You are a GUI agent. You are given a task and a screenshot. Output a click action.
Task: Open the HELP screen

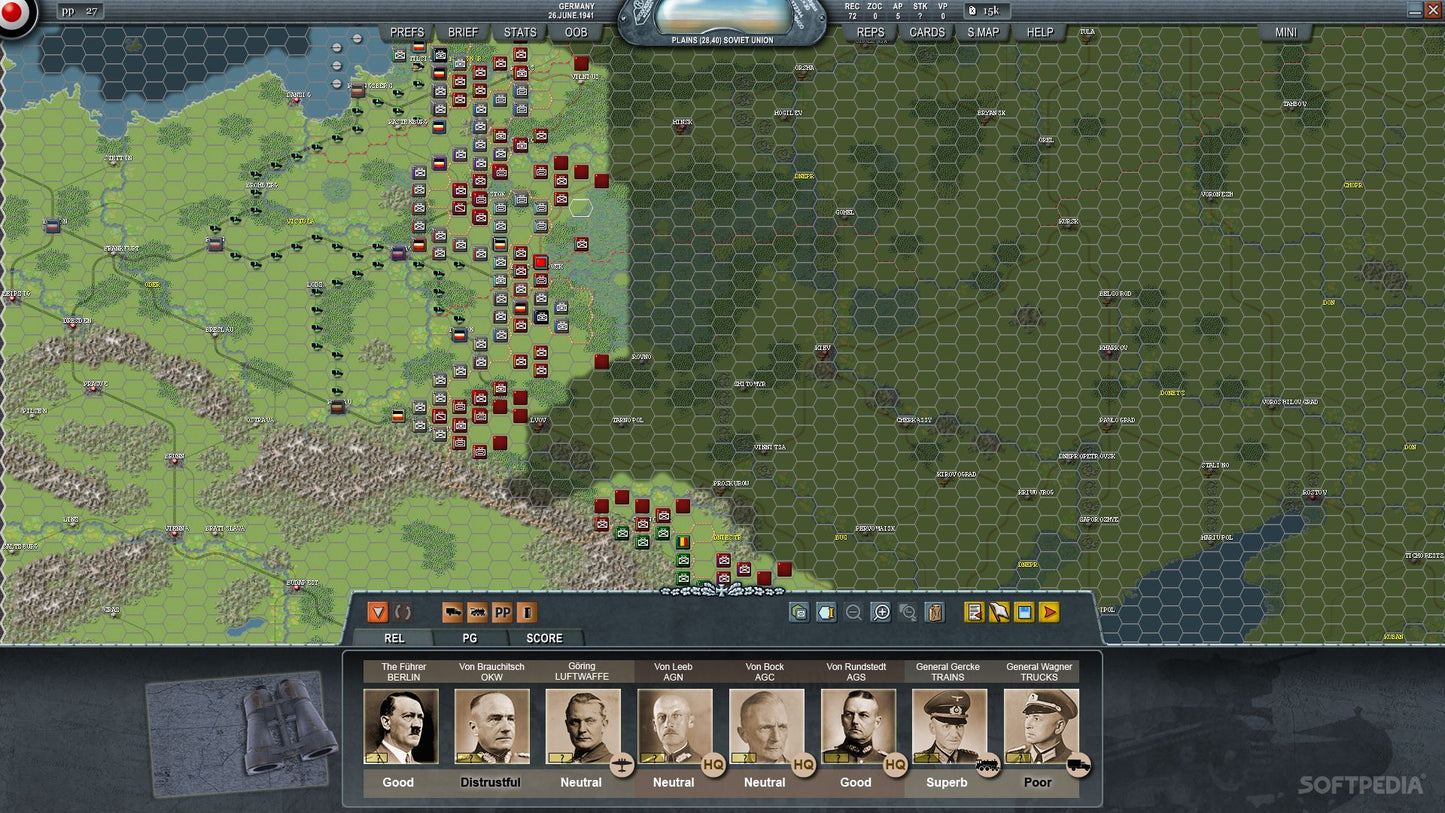point(1040,32)
